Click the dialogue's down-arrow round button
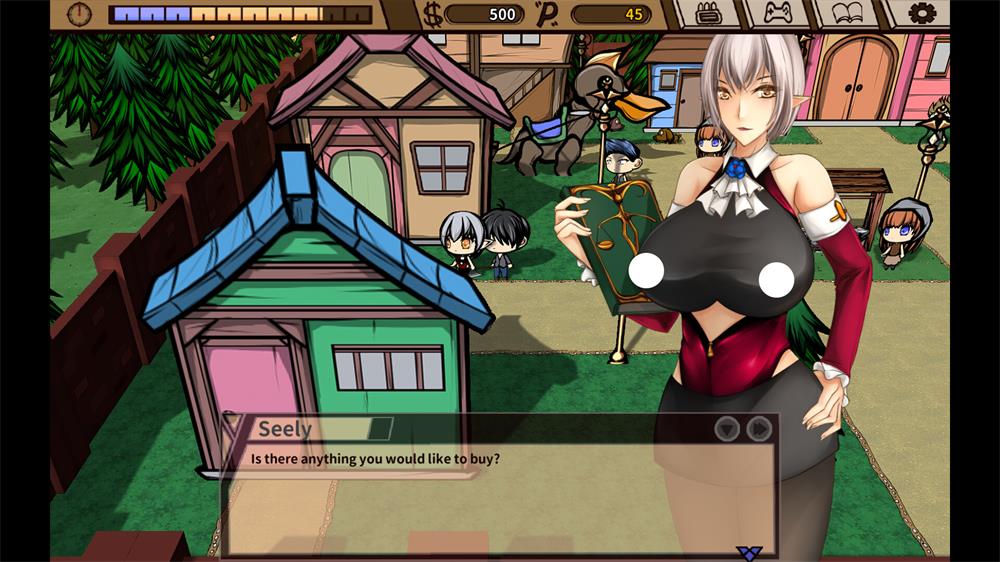This screenshot has width=1000, height=562. click(727, 429)
